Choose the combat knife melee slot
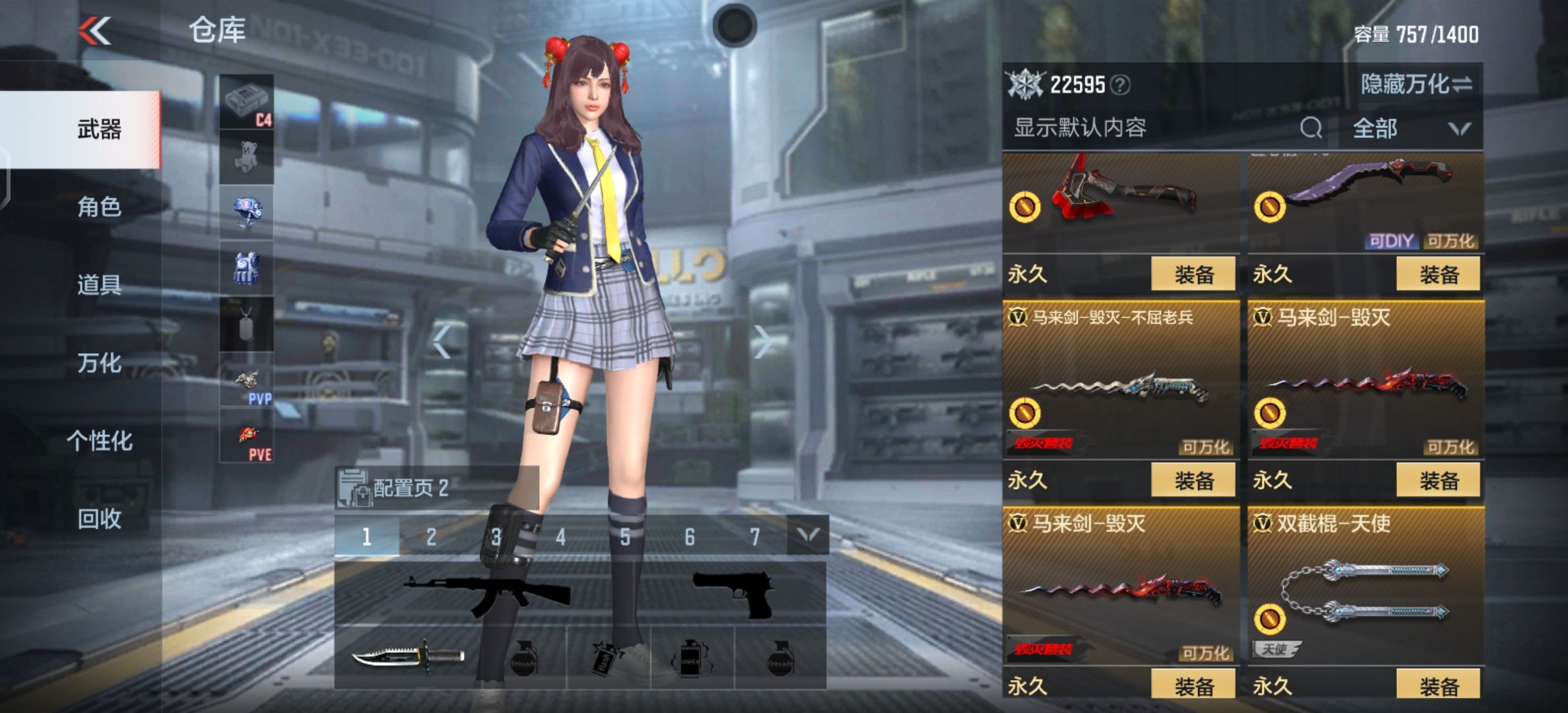Viewport: 1568px width, 713px height. click(x=407, y=657)
